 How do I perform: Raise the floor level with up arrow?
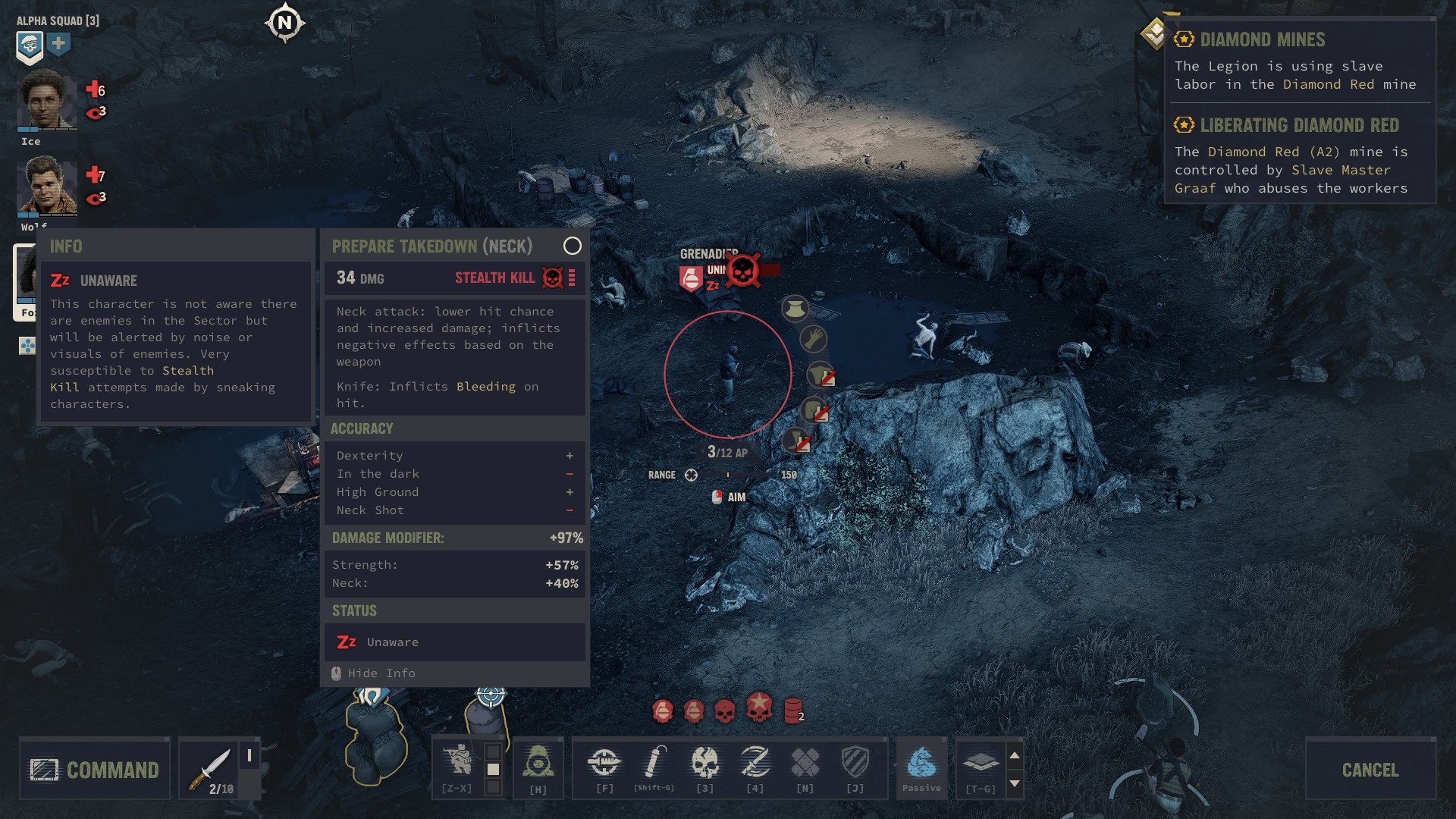click(x=1014, y=755)
